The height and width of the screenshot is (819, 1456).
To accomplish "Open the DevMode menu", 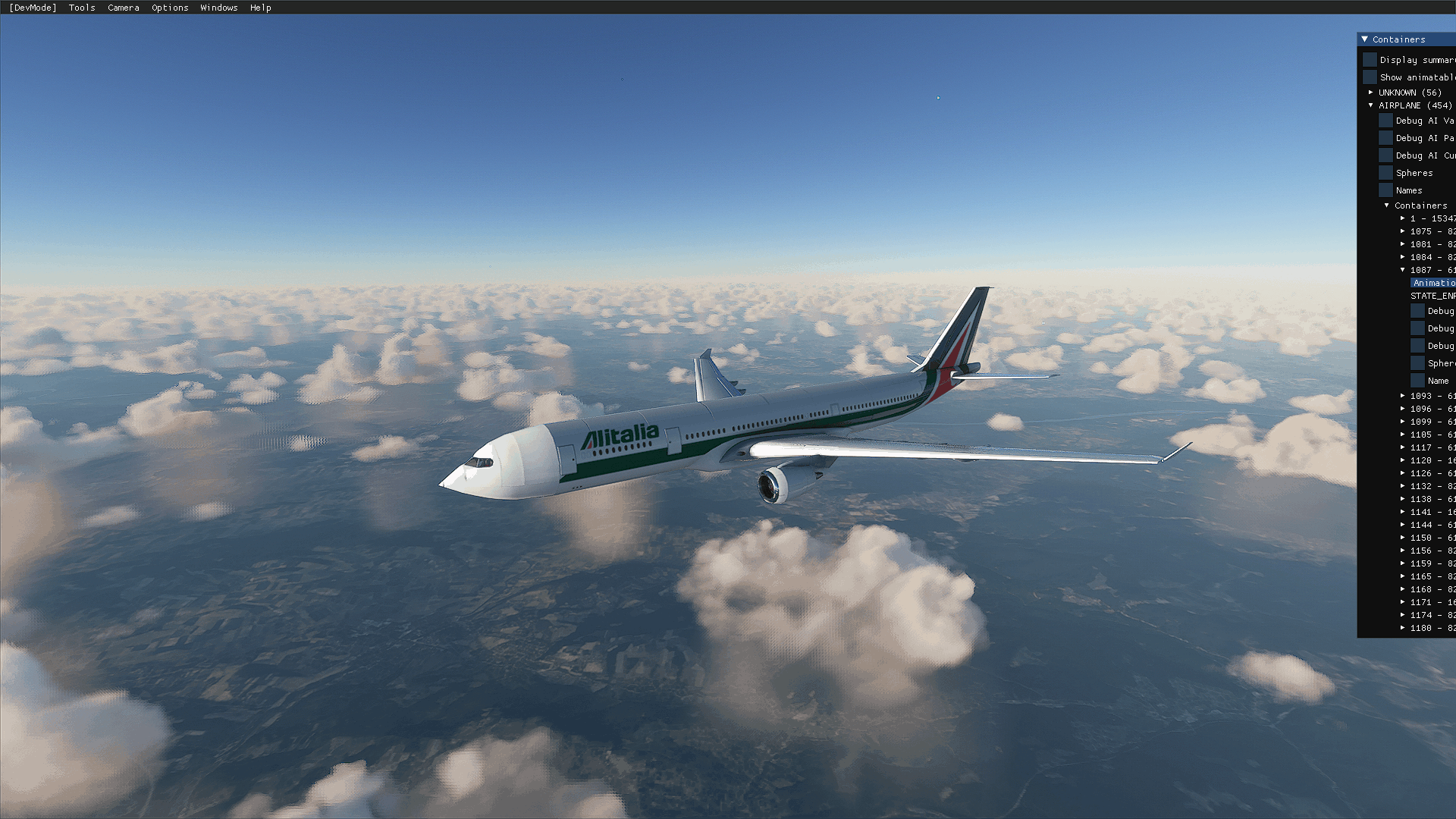I will (x=33, y=8).
